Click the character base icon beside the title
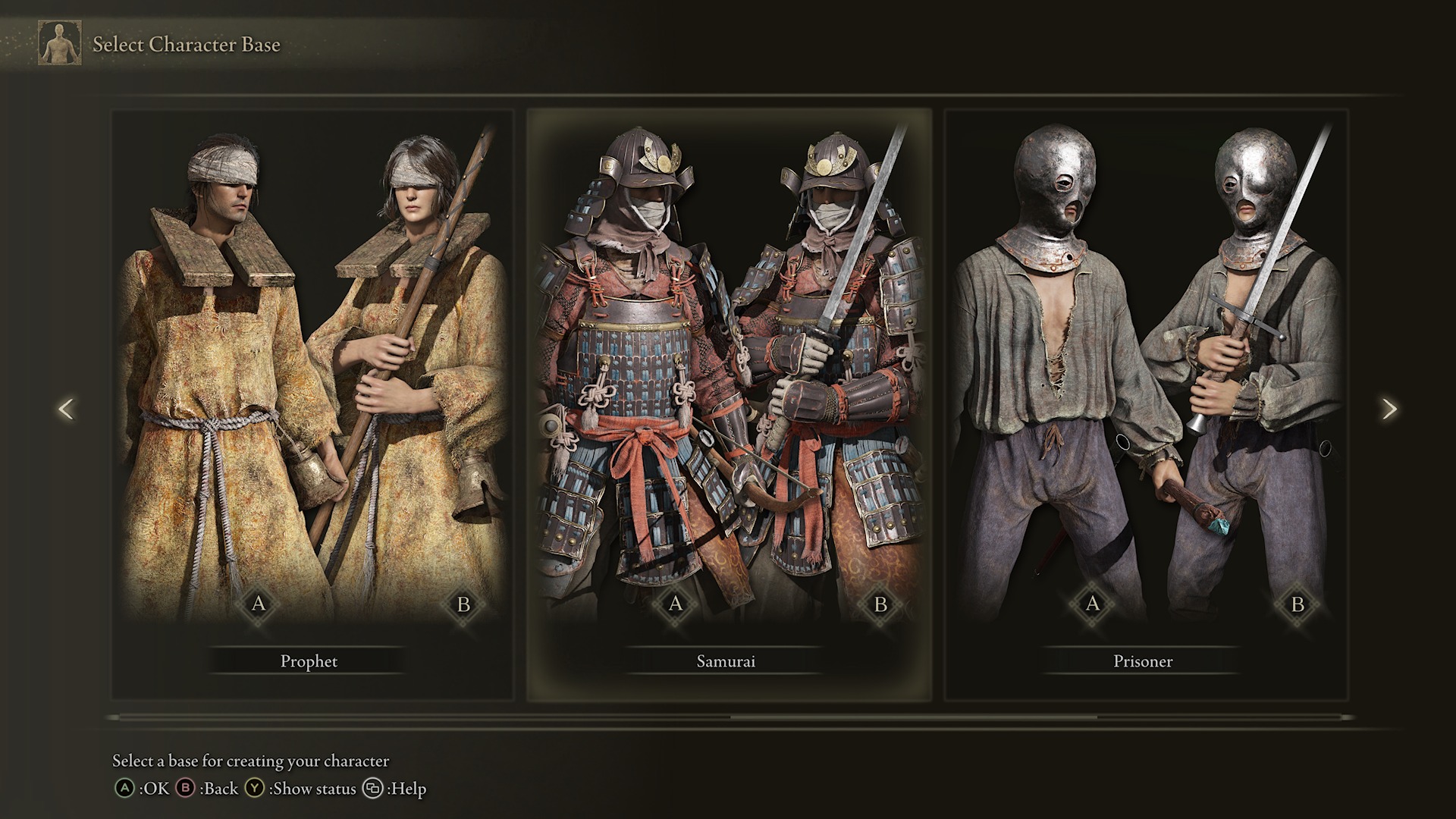Screen dimensions: 1456x819 pos(59,42)
